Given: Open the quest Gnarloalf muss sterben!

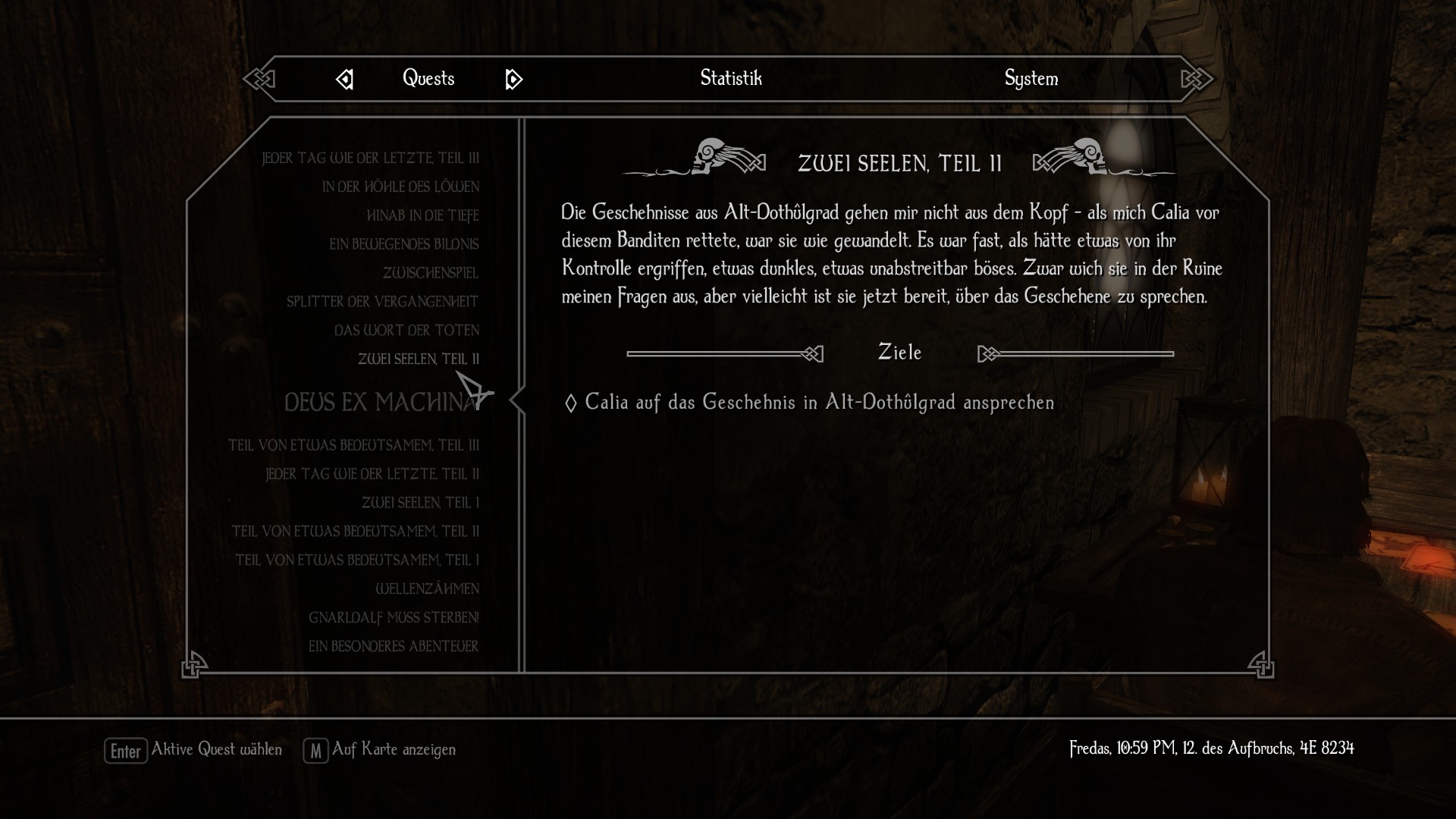Looking at the screenshot, I should pyautogui.click(x=394, y=617).
